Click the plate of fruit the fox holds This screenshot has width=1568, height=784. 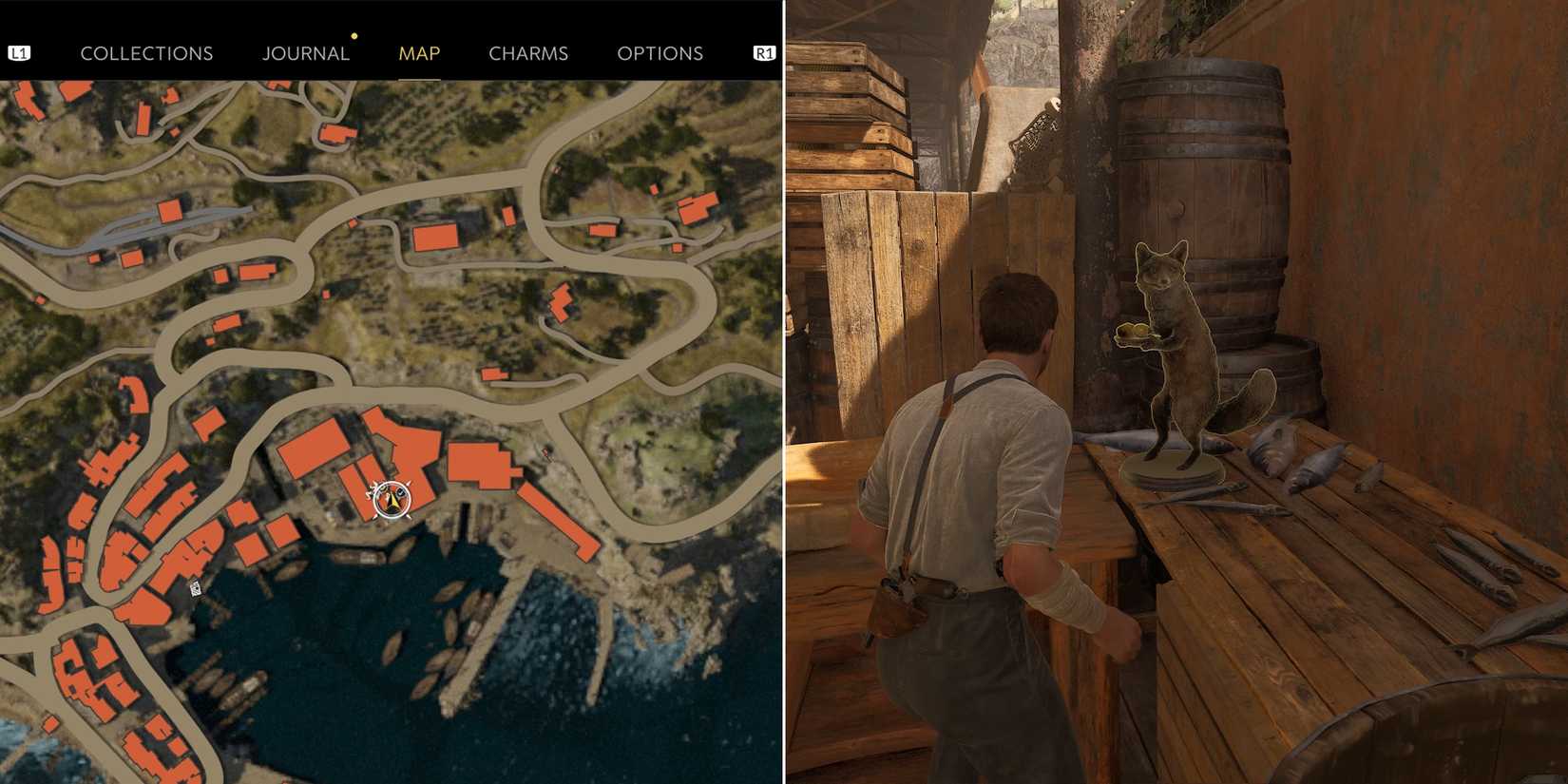[x=1133, y=335]
